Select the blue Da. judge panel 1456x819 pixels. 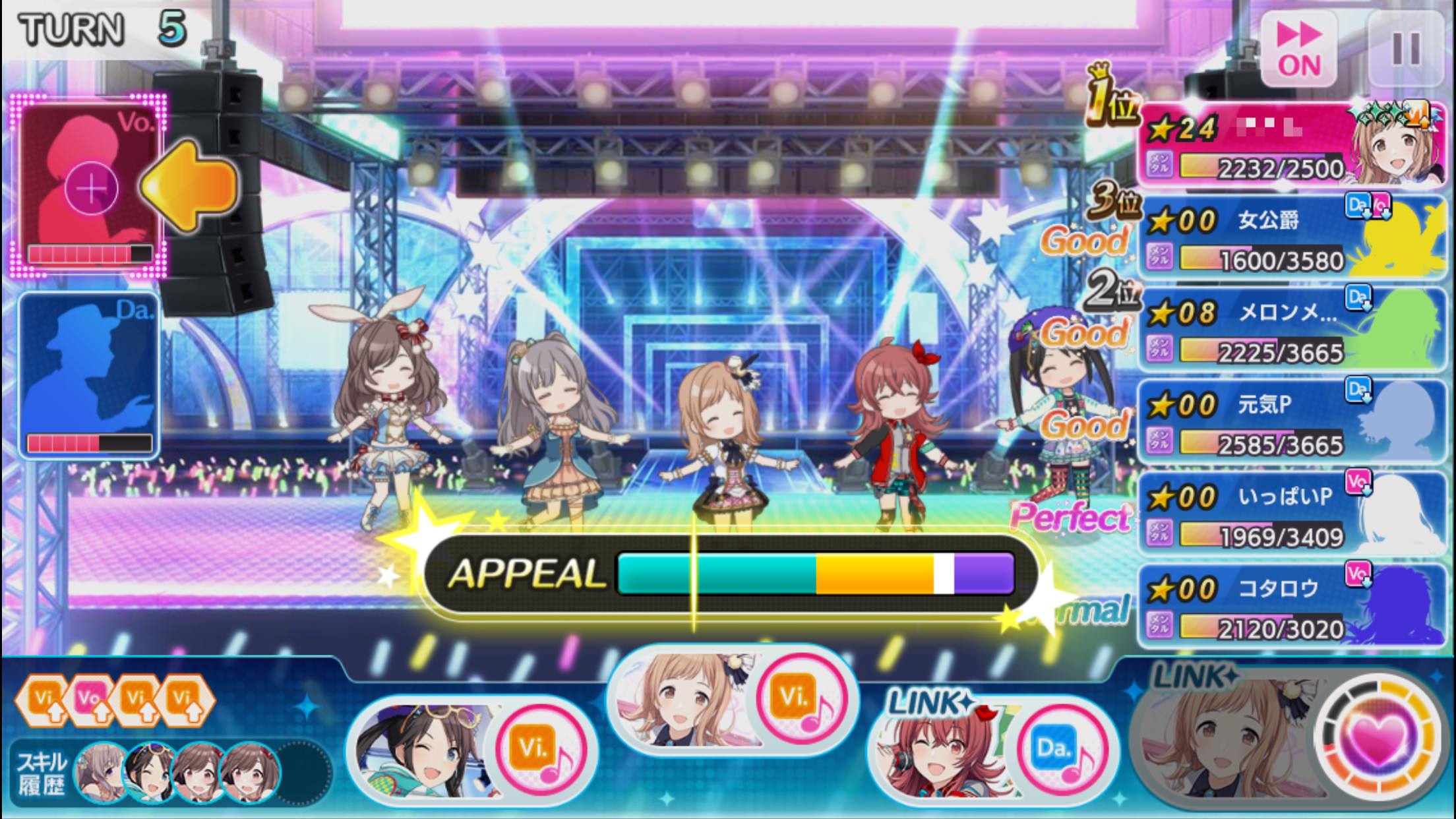pos(89,376)
